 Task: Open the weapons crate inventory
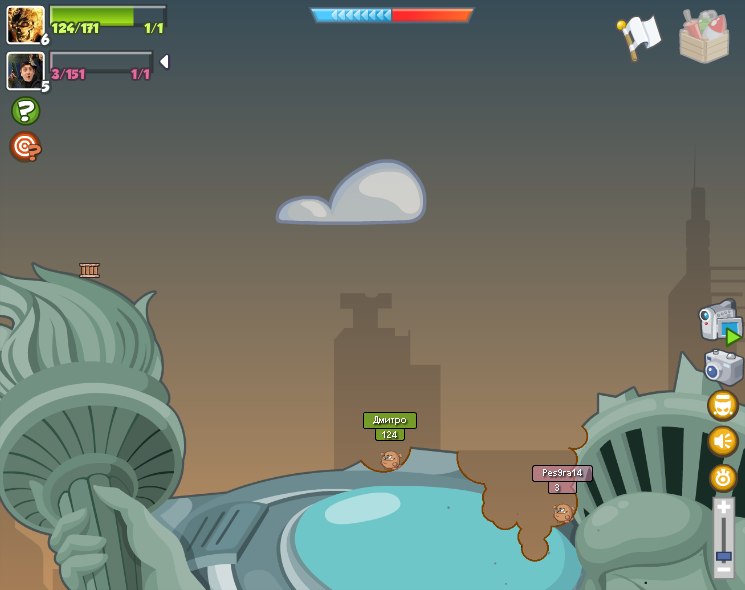[704, 36]
